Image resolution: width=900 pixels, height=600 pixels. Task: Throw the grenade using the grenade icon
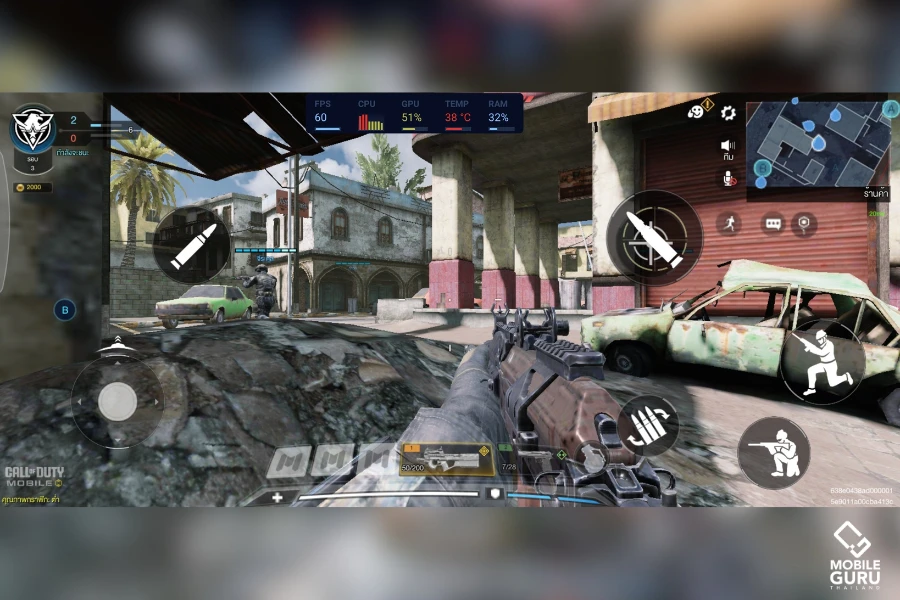tap(594, 457)
